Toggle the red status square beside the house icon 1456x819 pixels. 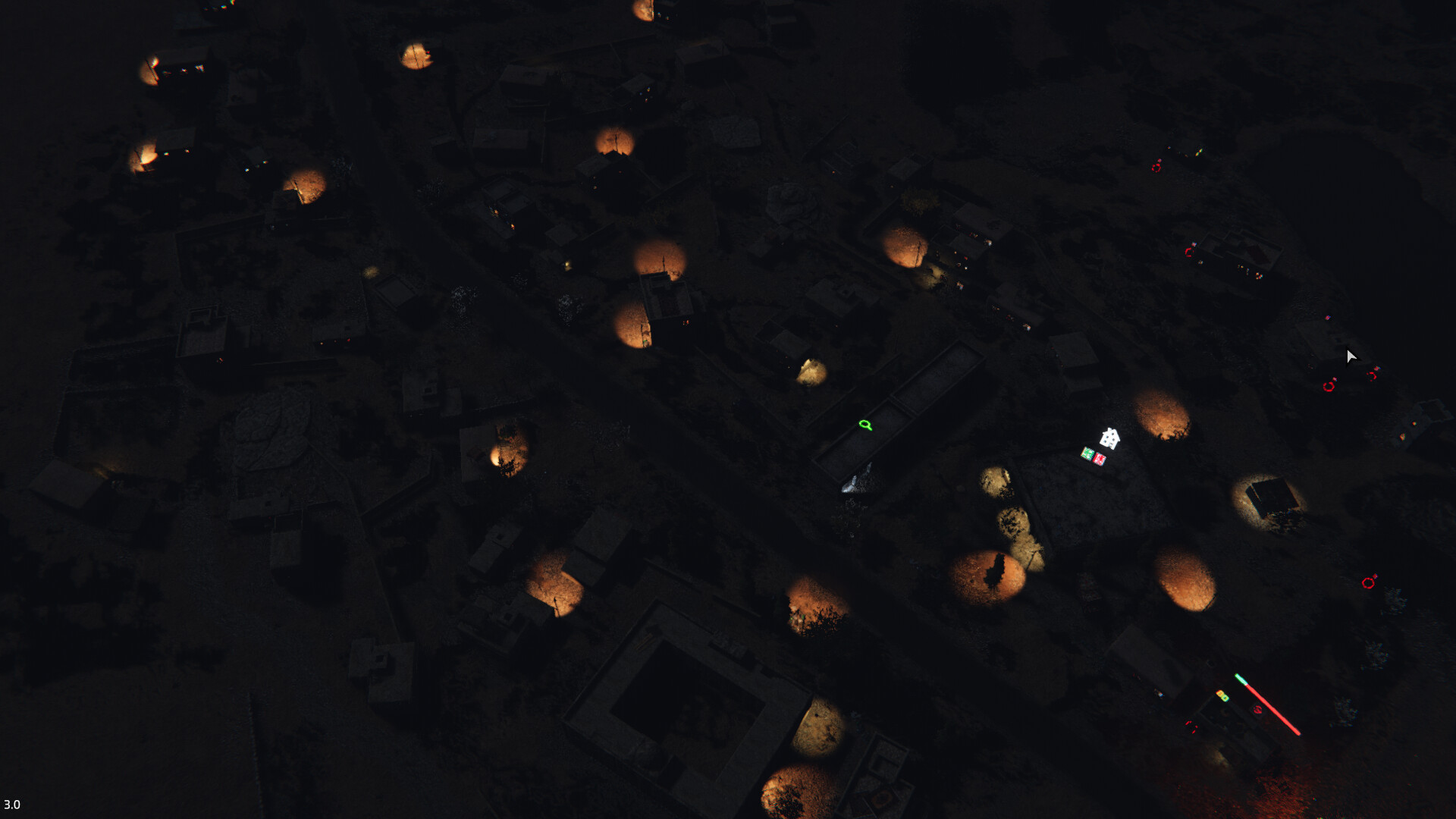tap(1099, 457)
